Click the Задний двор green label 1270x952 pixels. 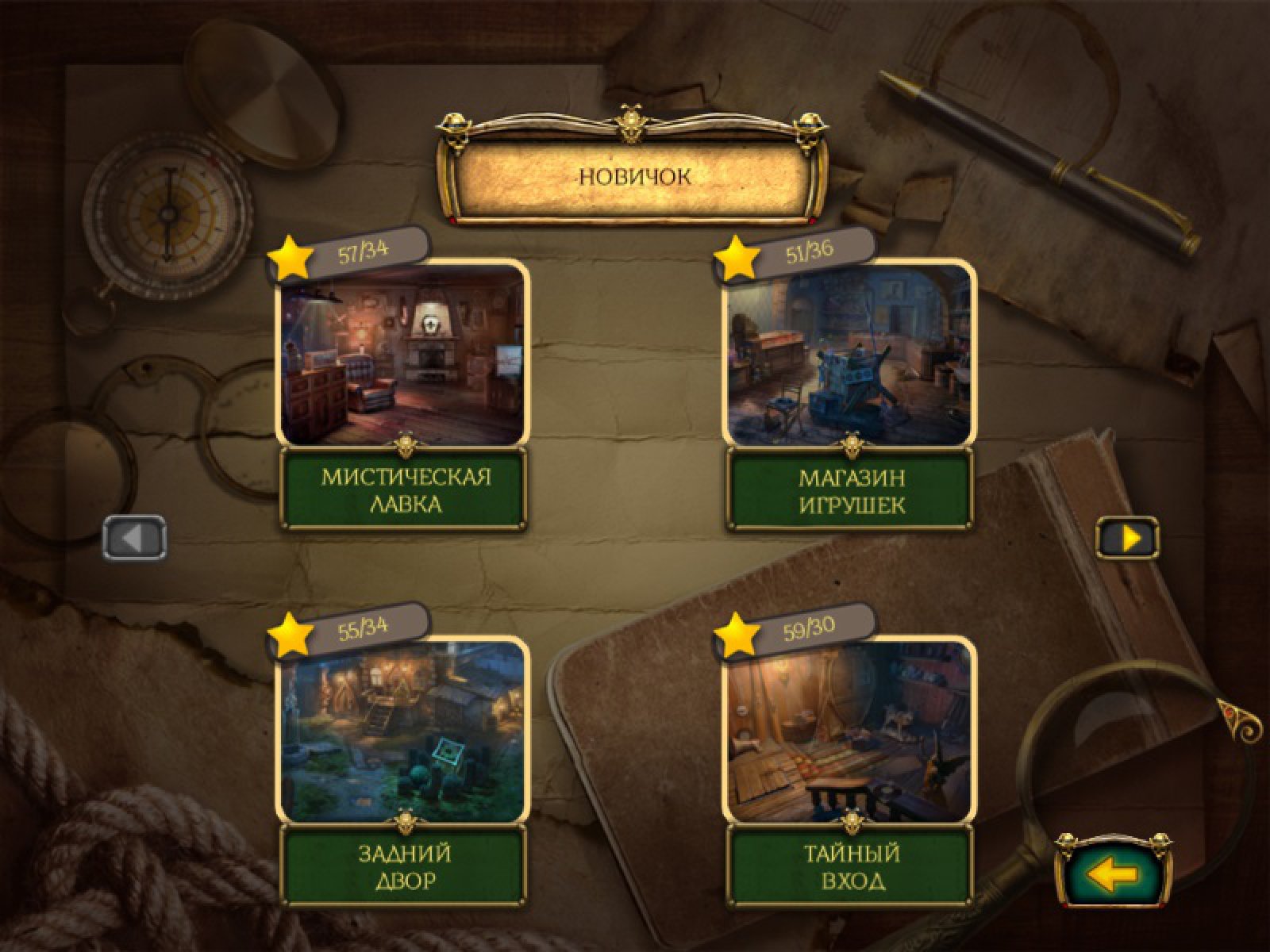click(x=405, y=866)
